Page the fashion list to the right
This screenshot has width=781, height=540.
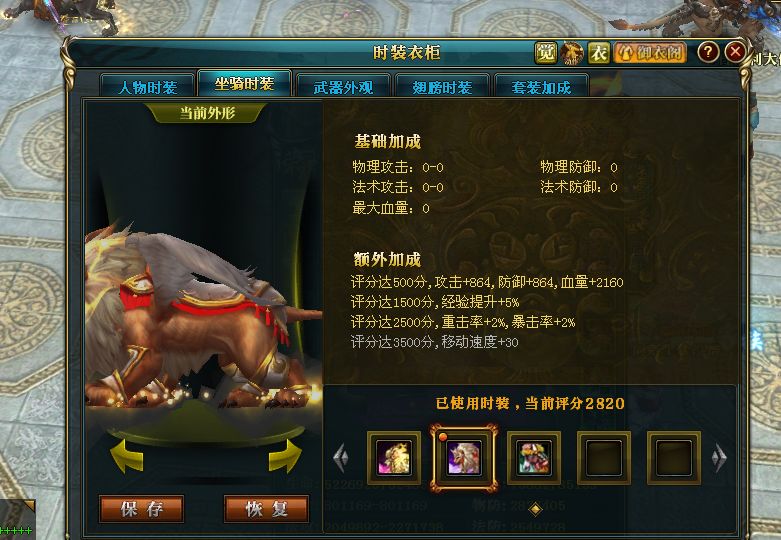pyautogui.click(x=718, y=458)
